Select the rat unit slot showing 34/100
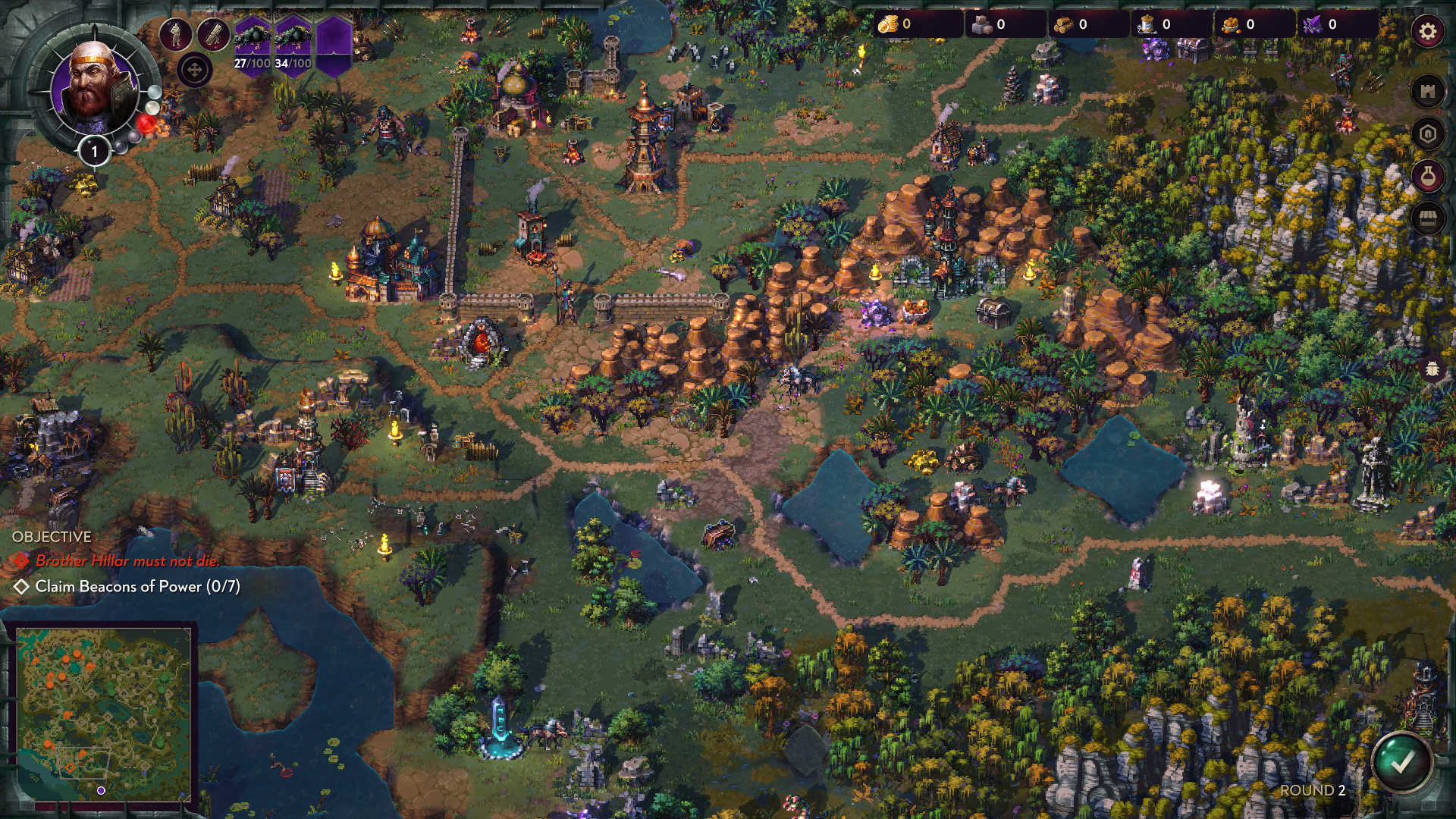Image resolution: width=1456 pixels, height=819 pixels. pyautogui.click(x=293, y=45)
